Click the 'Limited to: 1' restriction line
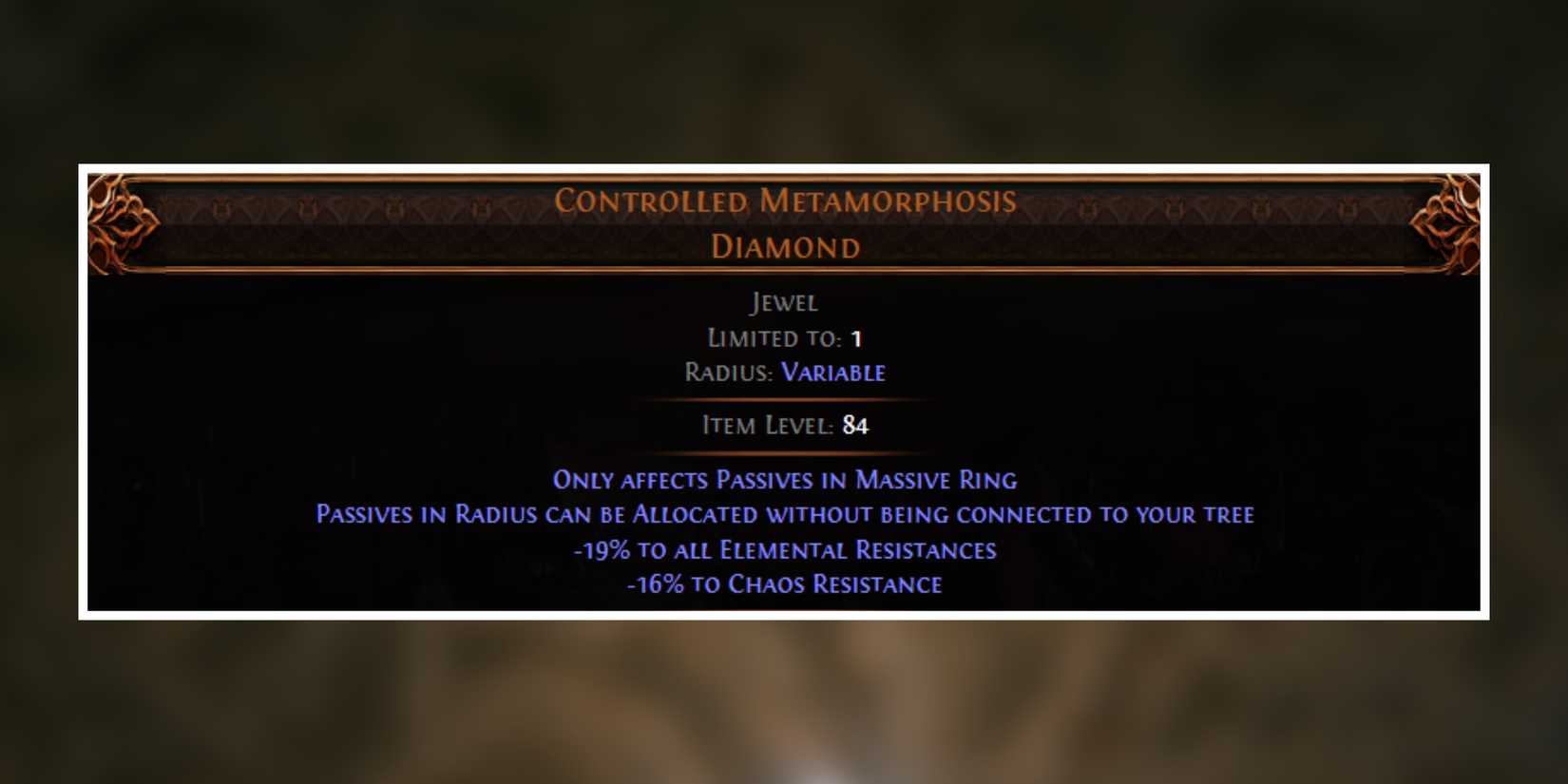1568x784 pixels. [783, 337]
